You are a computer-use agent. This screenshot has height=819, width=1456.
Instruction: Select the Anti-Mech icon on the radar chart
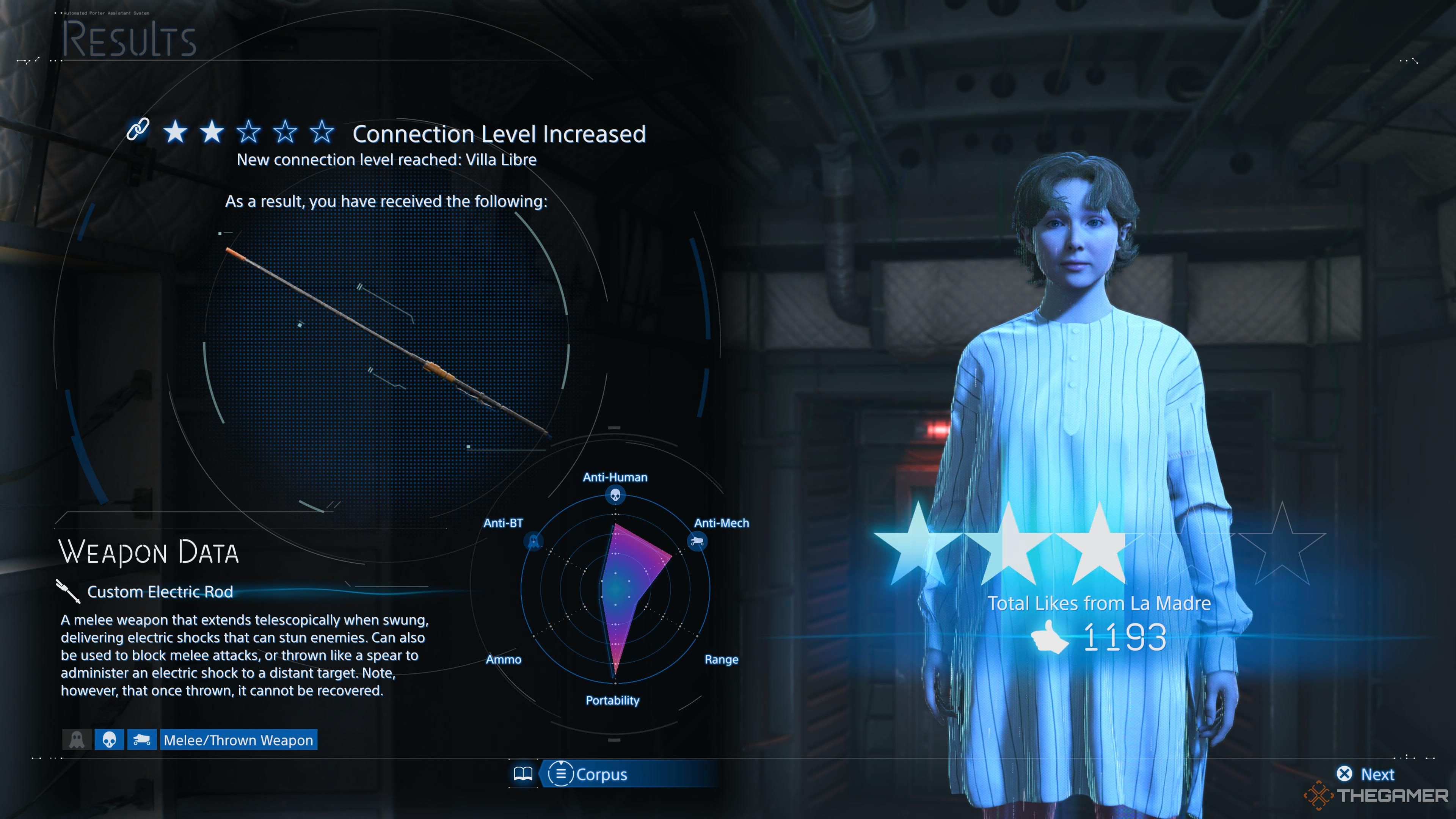click(697, 541)
